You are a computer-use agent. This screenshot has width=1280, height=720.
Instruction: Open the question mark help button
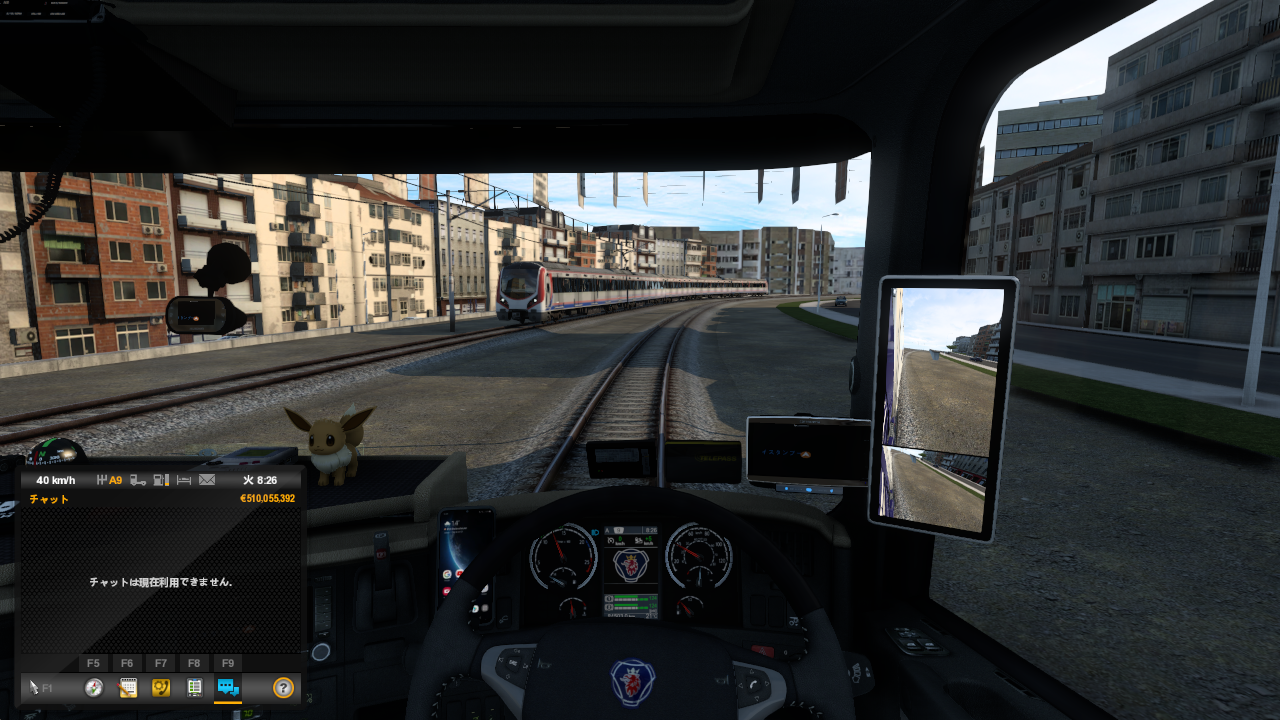click(283, 687)
